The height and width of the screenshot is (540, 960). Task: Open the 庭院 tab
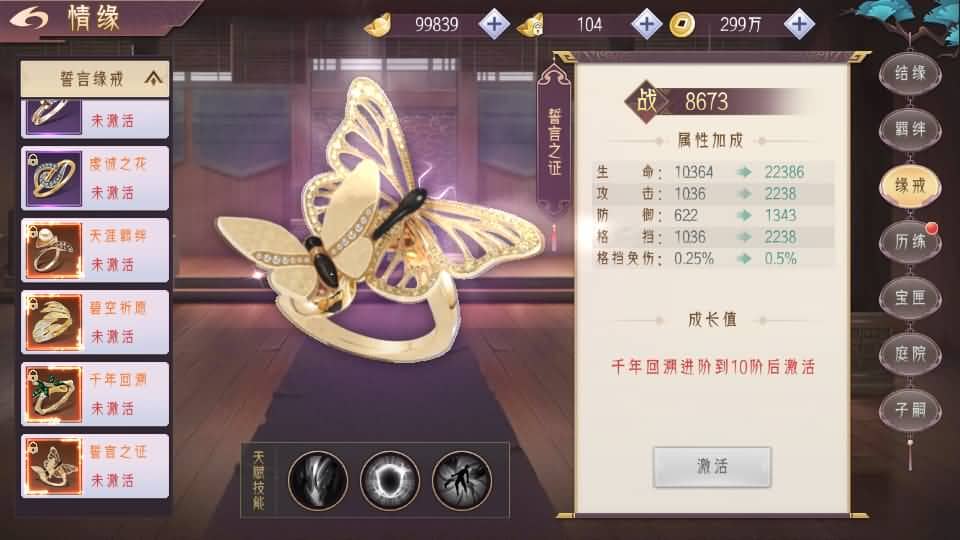click(x=910, y=353)
